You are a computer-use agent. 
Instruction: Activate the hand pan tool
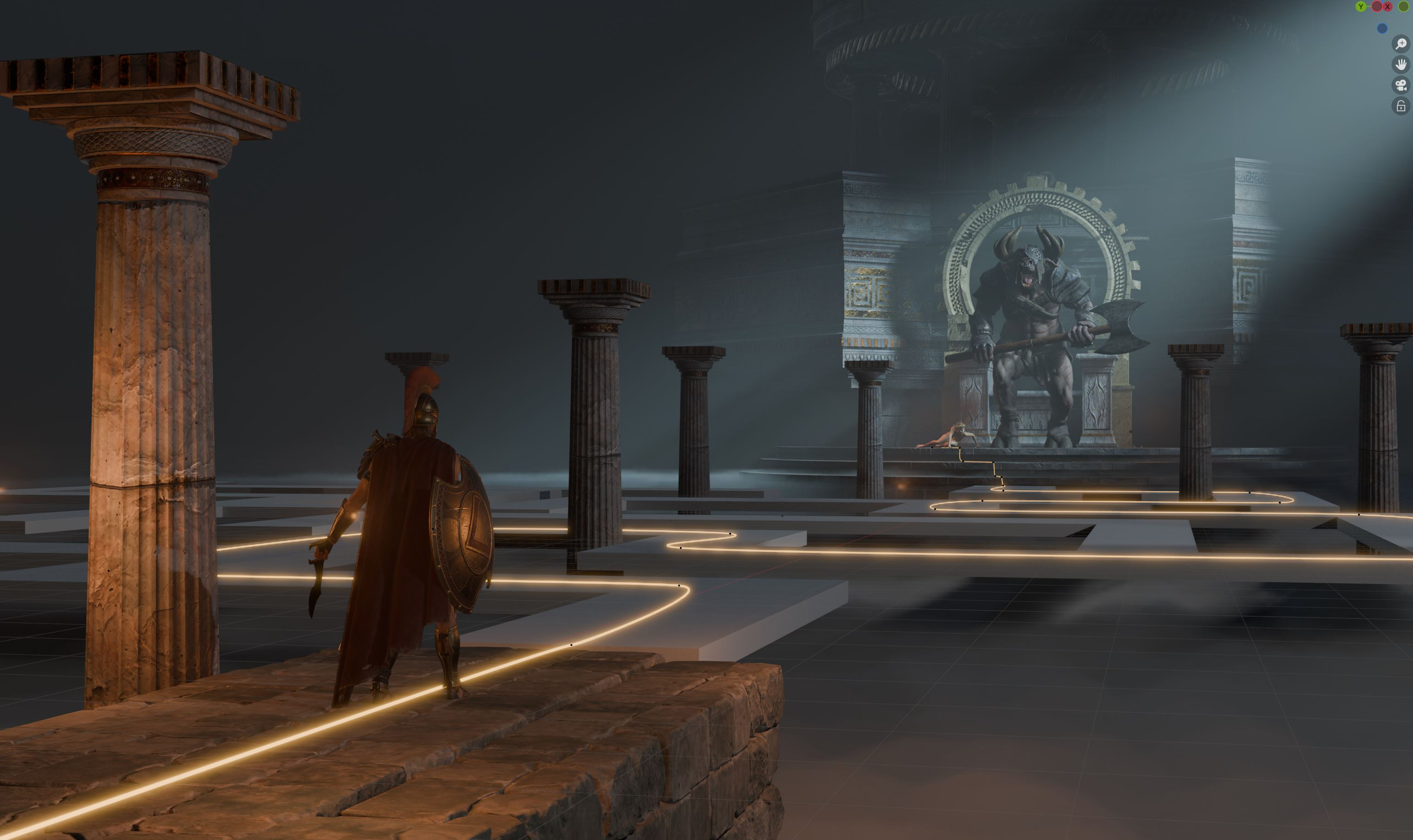pos(1401,64)
